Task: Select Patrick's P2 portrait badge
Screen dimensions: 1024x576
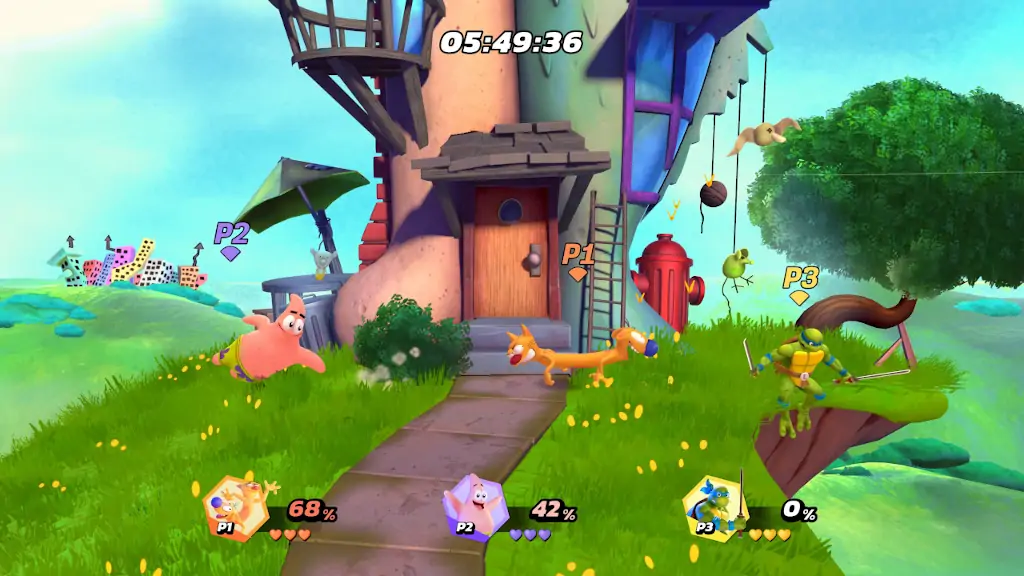Action: pyautogui.click(x=474, y=507)
